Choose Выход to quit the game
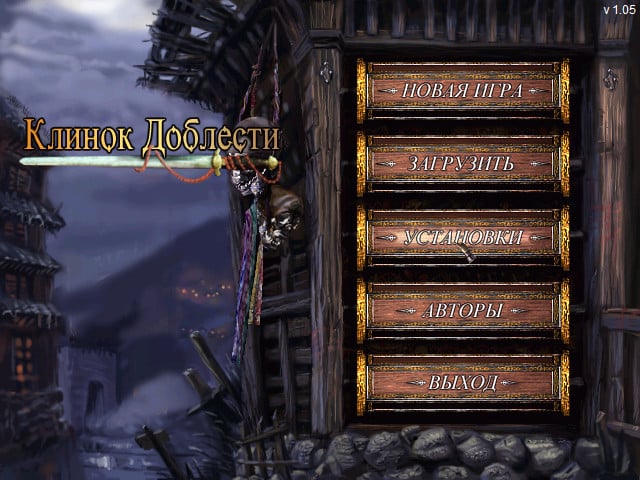Viewport: 640px width, 480px height. click(462, 384)
